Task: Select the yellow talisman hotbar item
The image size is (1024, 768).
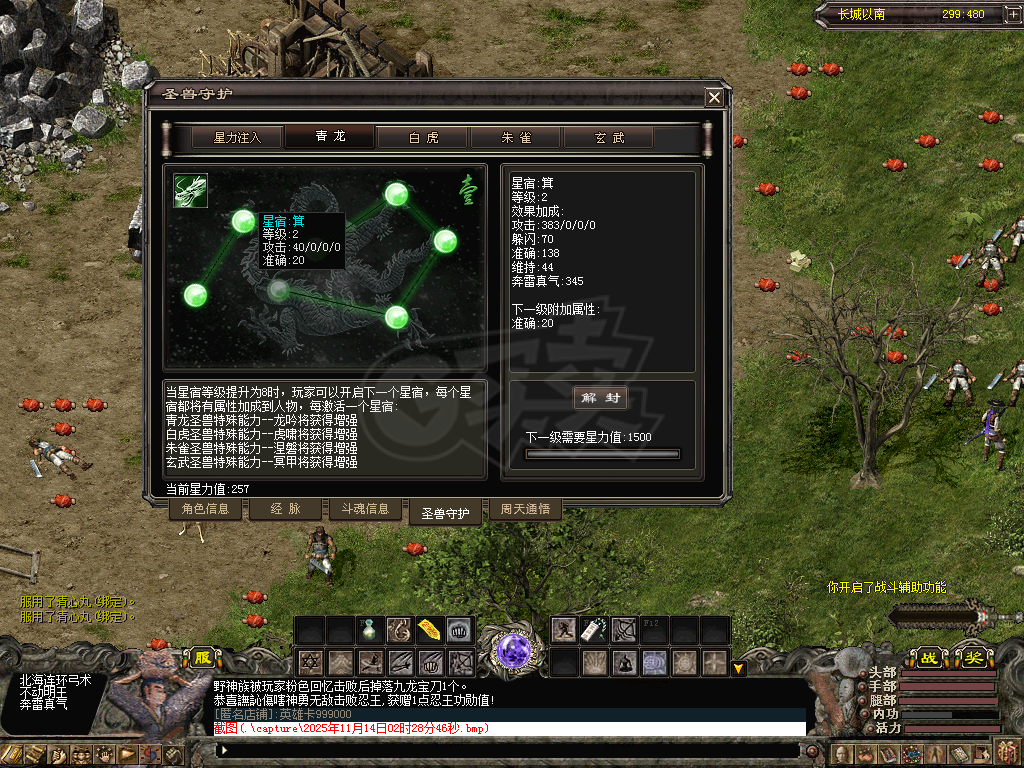Action: 429,629
